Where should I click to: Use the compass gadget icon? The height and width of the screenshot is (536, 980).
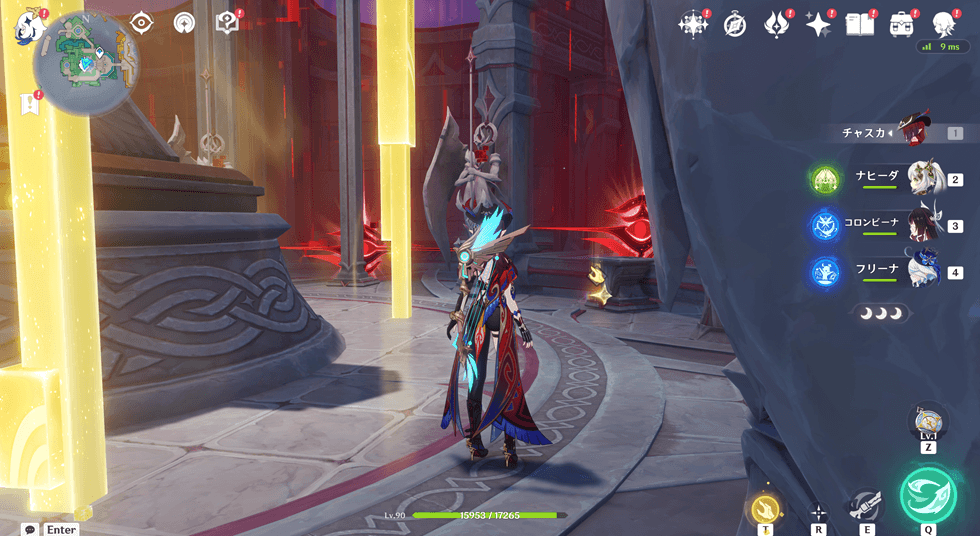928,420
